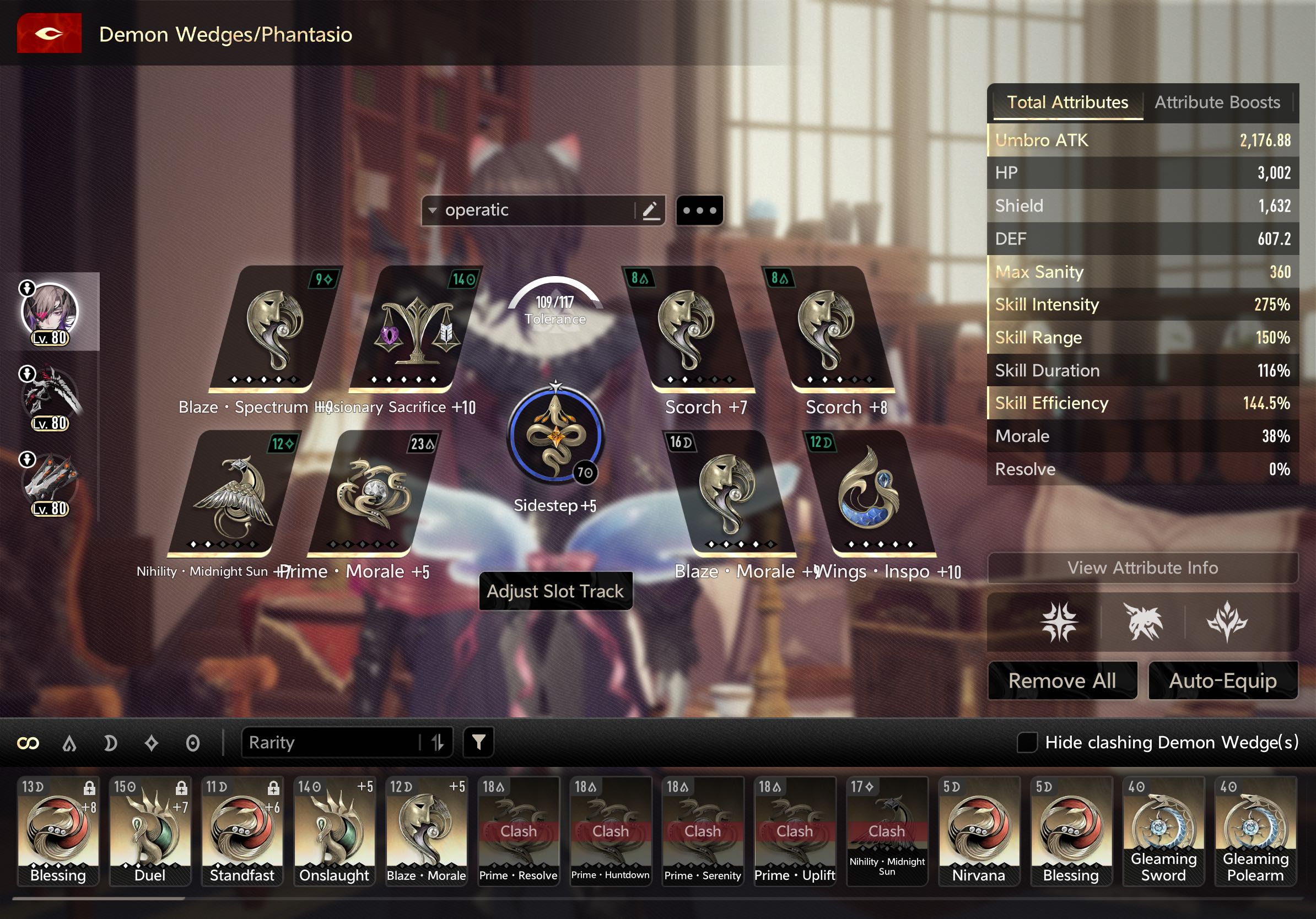The width and height of the screenshot is (1316, 919).
Task: Toggle Hide clashing Demon Wedge(s) checkbox
Action: point(1027,743)
